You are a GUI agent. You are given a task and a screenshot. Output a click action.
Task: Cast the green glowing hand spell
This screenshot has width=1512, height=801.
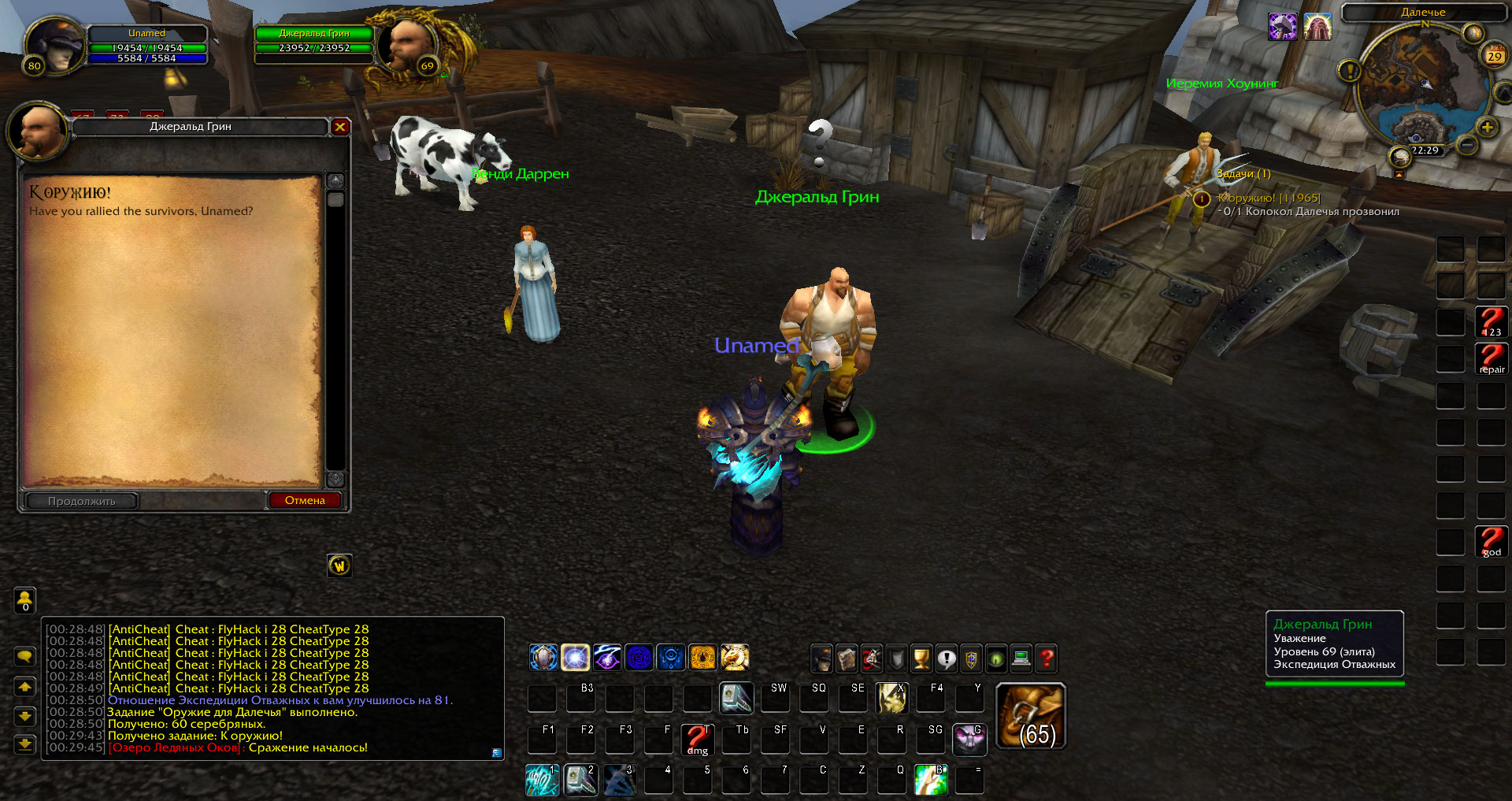(x=931, y=780)
